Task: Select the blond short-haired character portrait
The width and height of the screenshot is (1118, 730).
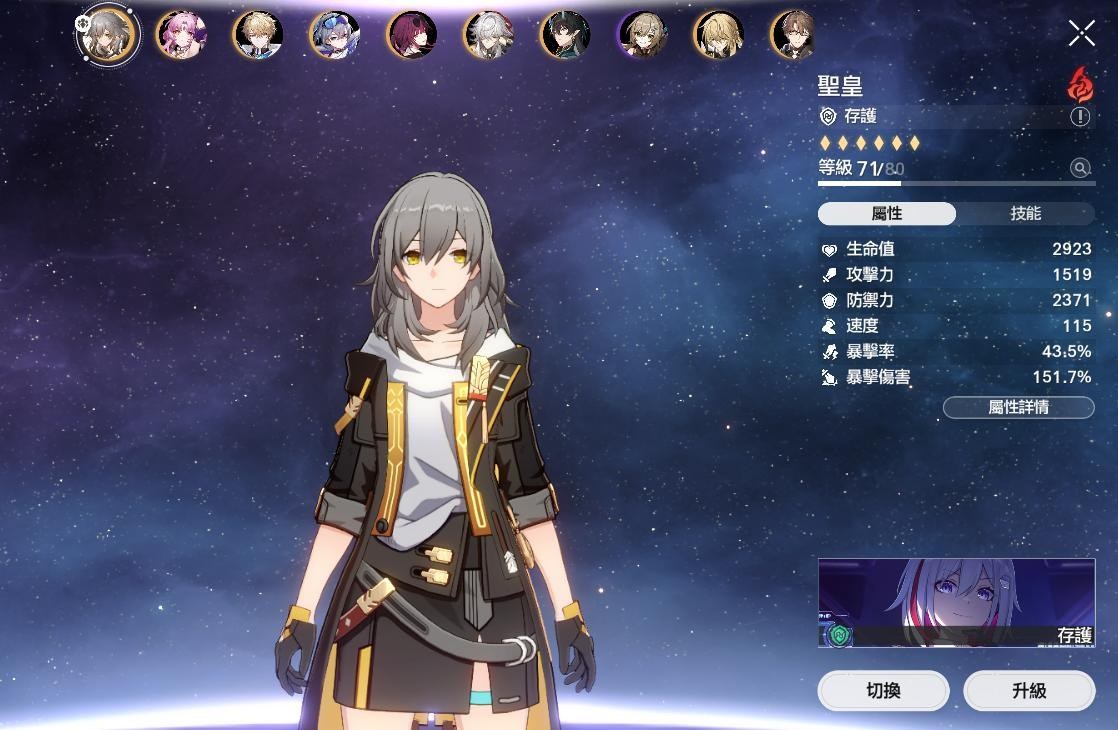Action: [258, 35]
